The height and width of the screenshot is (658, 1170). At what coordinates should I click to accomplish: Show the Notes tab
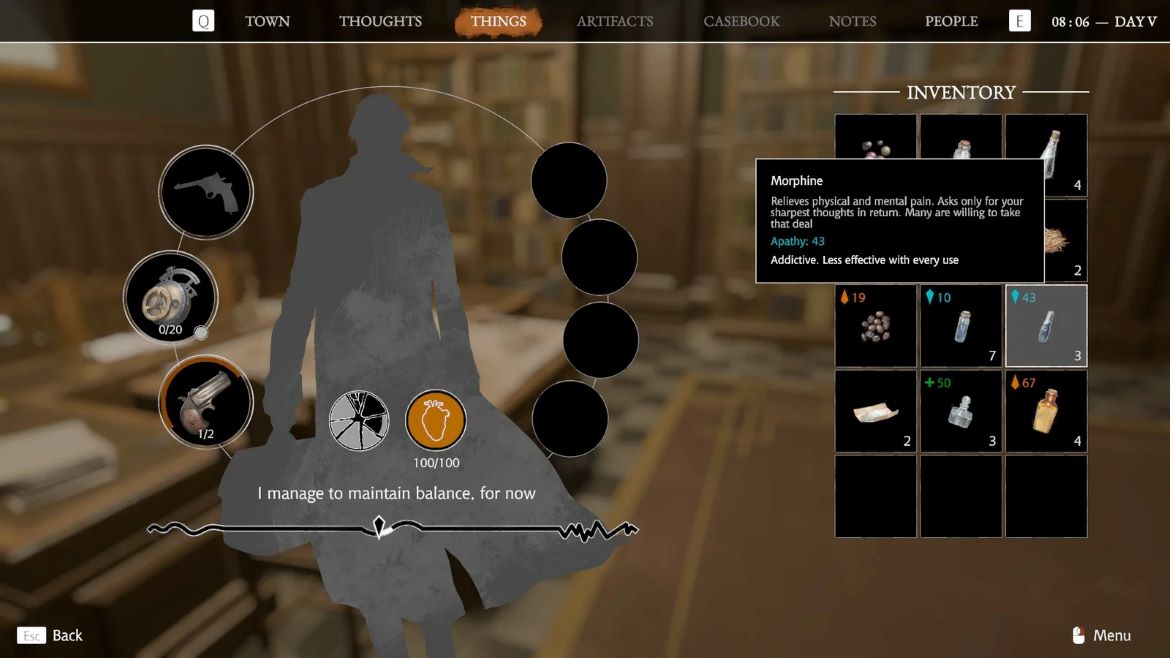coord(852,21)
